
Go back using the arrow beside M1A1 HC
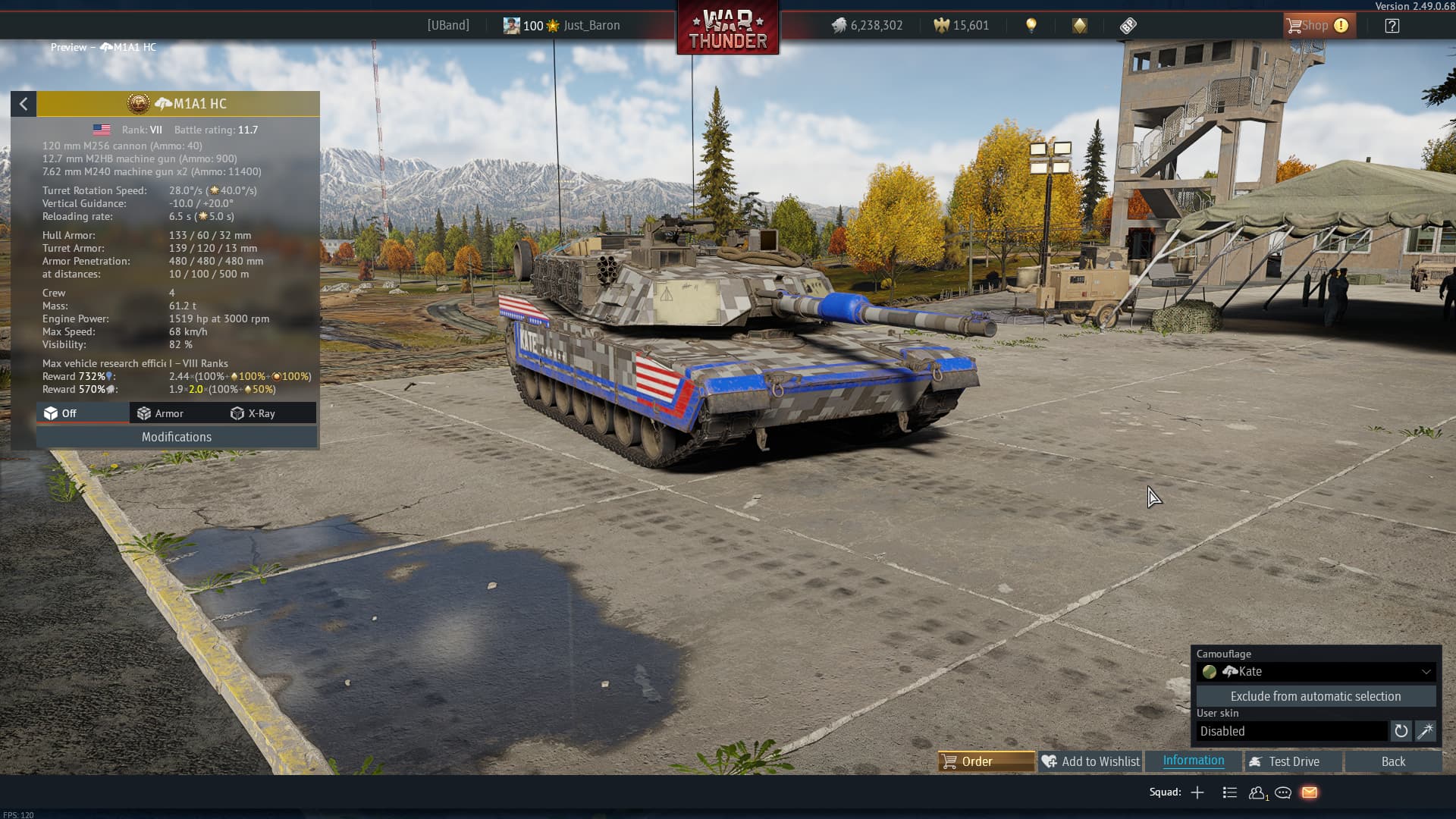click(24, 104)
